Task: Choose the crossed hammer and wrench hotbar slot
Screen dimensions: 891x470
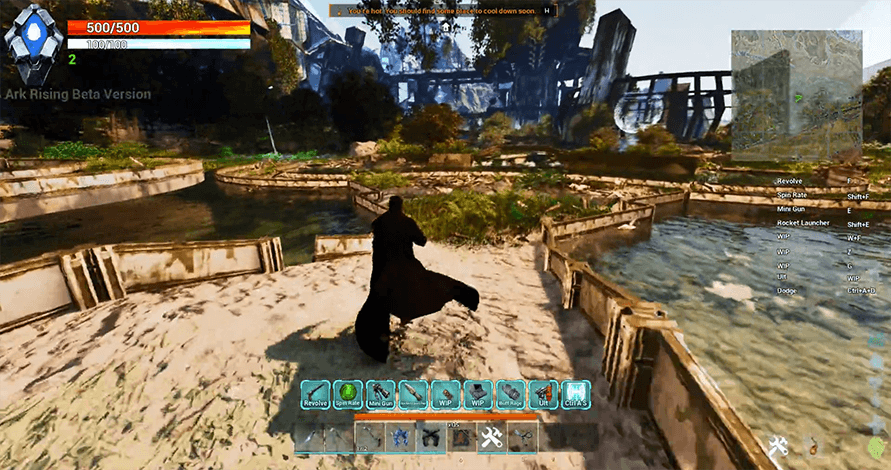Action: point(491,437)
